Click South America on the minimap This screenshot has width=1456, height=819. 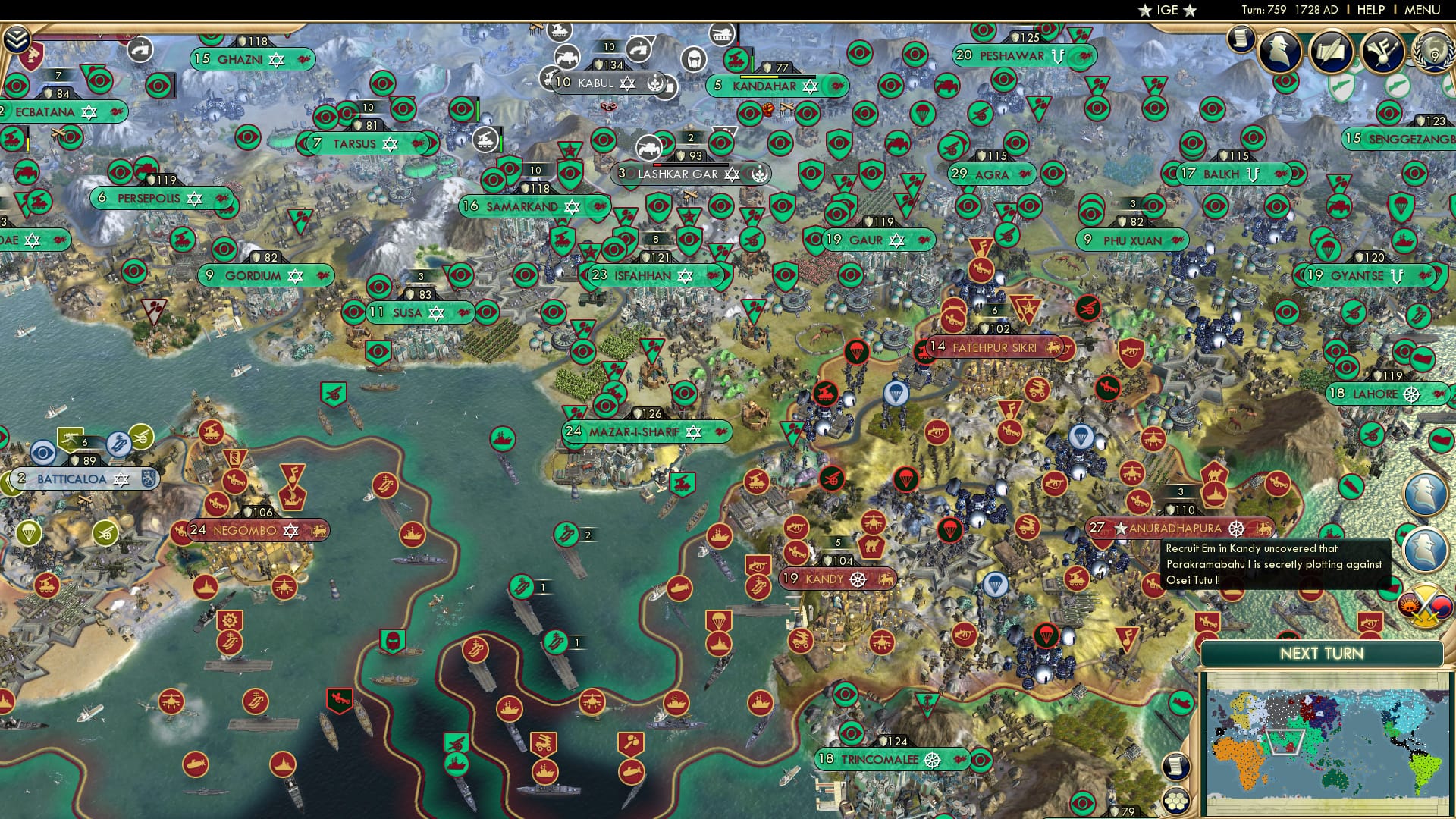(x=1425, y=768)
